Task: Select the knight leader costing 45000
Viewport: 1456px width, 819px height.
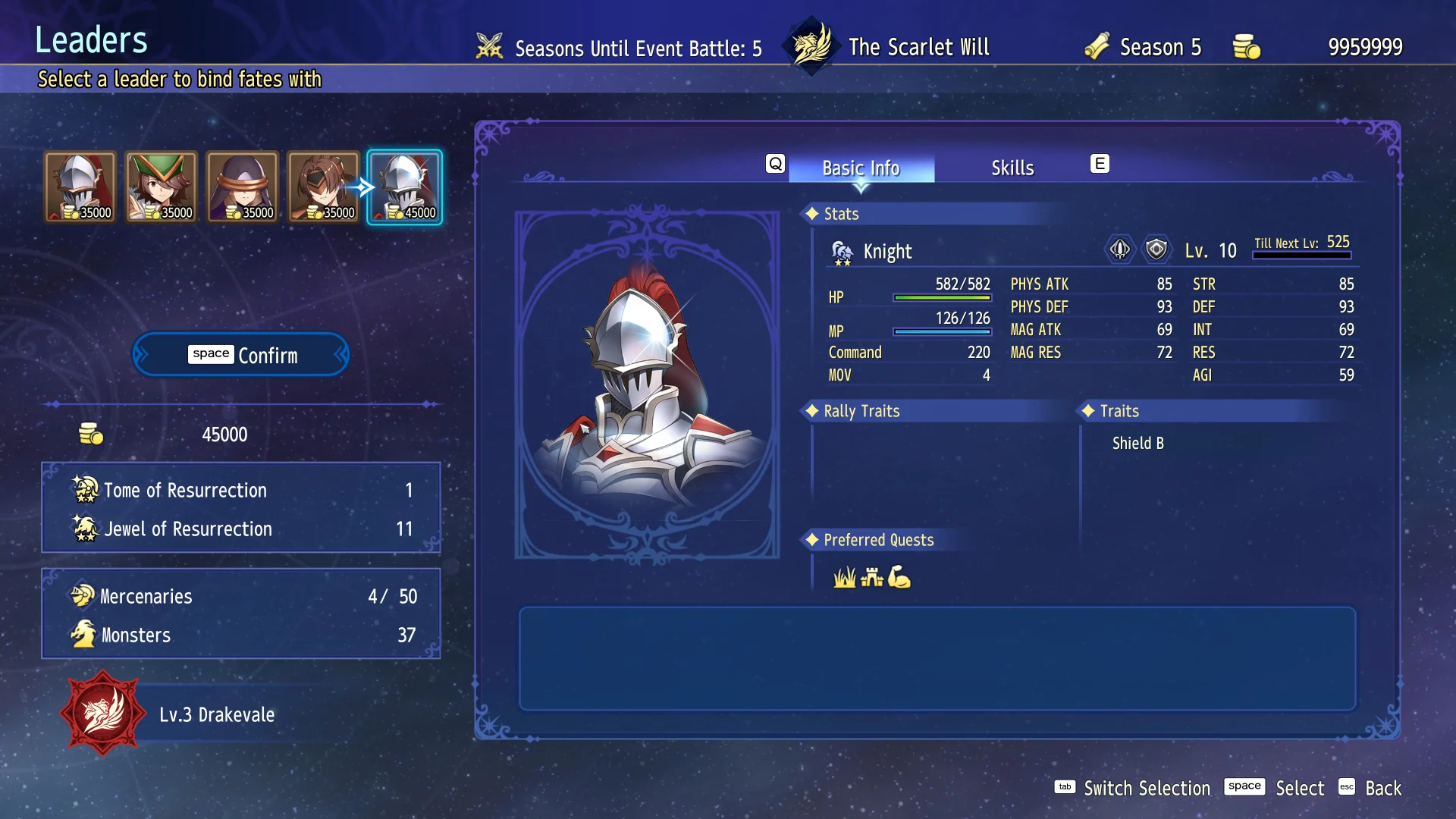Action: click(404, 187)
